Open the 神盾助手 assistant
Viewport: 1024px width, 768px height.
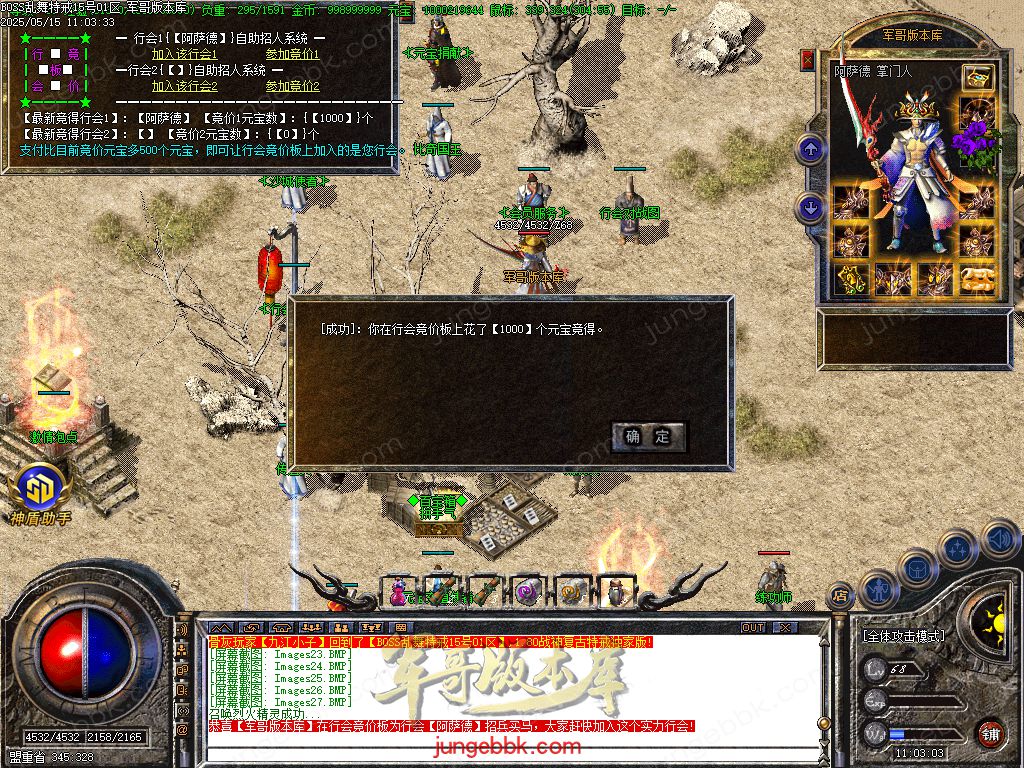point(40,493)
